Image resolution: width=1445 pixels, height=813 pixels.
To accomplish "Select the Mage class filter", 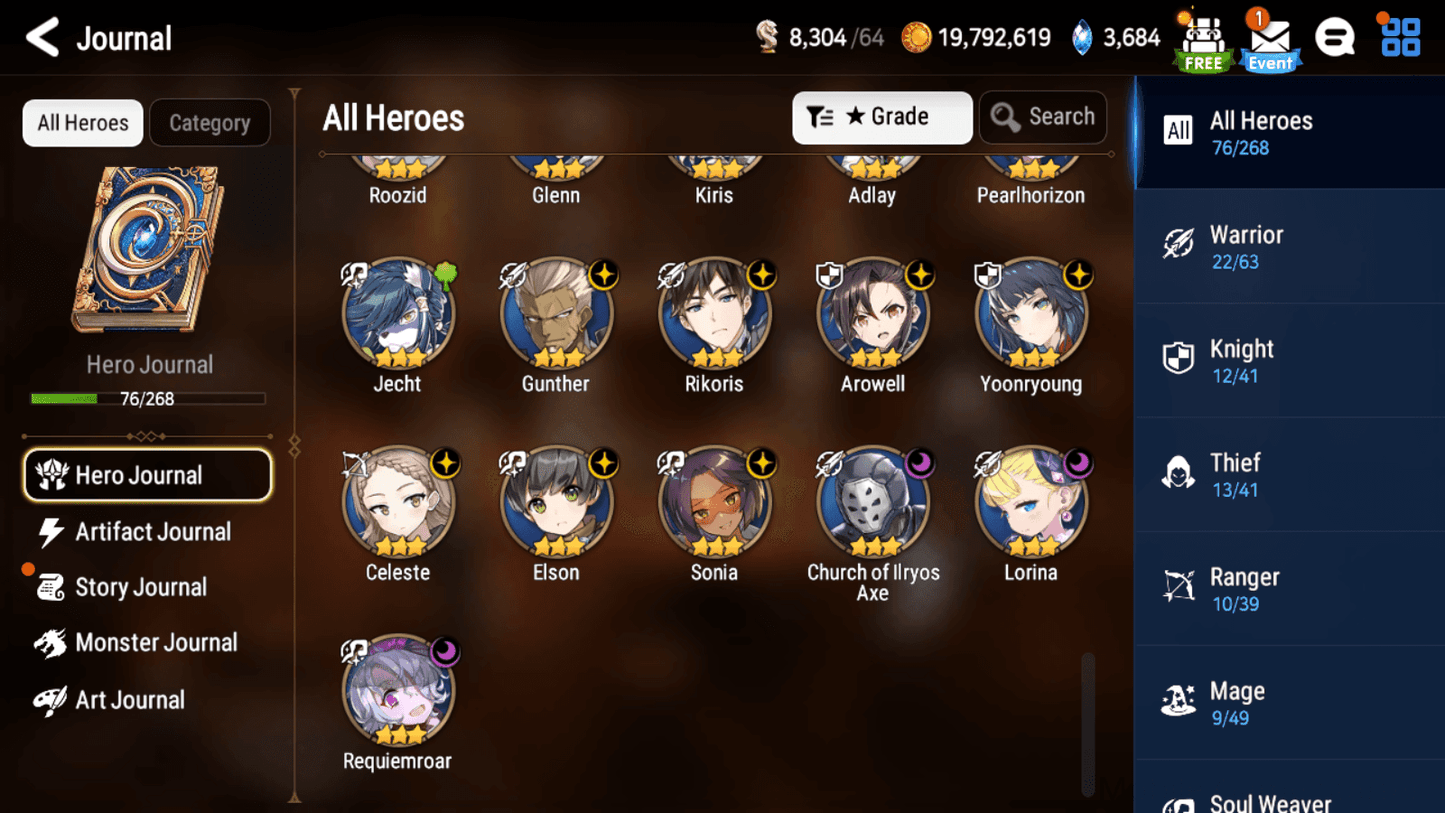I will 1288,702.
